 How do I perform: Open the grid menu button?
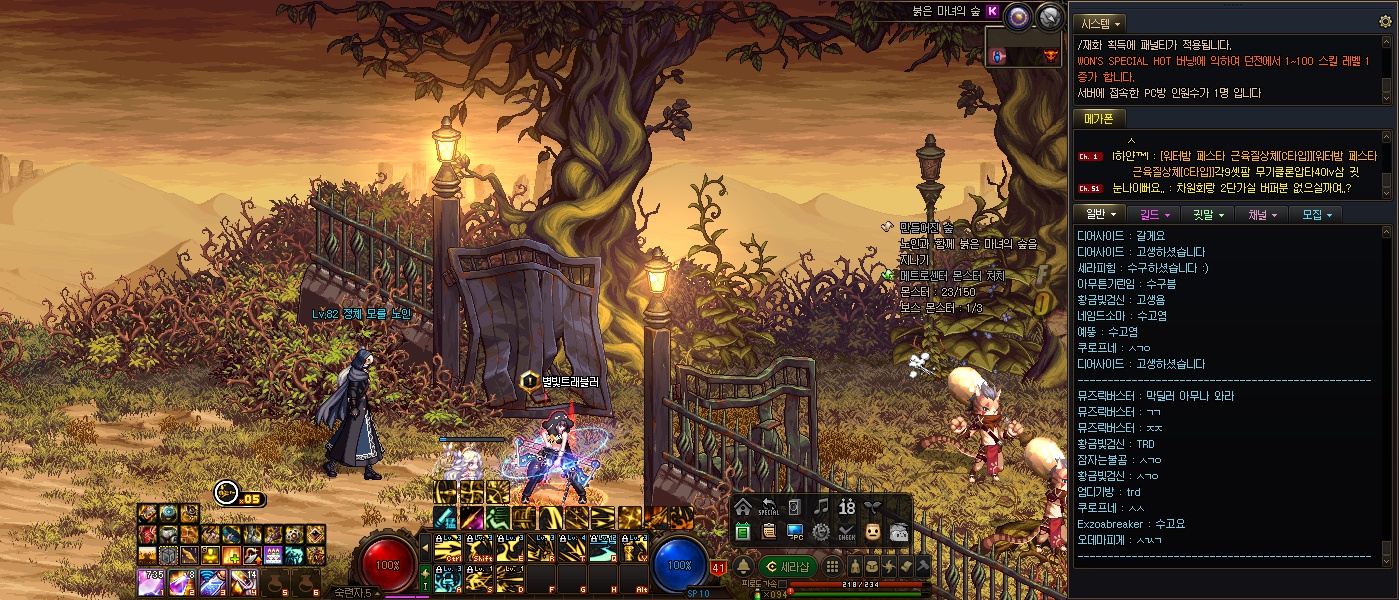(x=832, y=567)
